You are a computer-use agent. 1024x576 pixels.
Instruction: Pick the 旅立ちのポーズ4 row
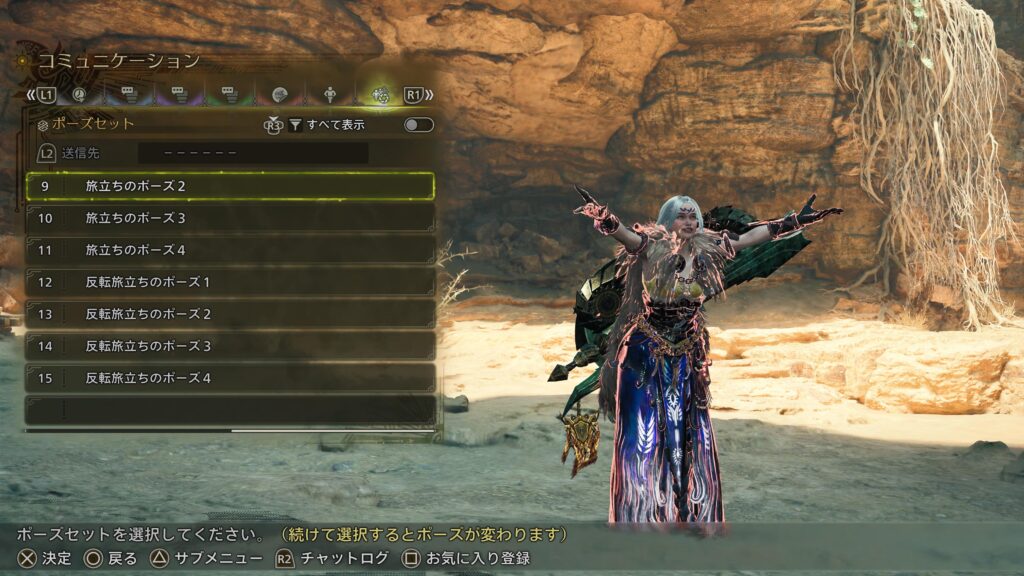tap(230, 250)
